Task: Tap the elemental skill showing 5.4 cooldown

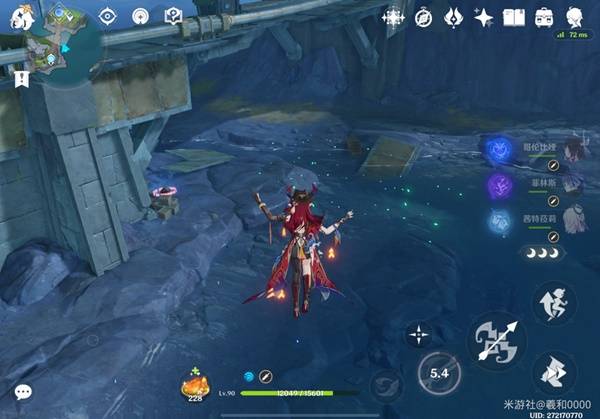Action: tap(438, 372)
